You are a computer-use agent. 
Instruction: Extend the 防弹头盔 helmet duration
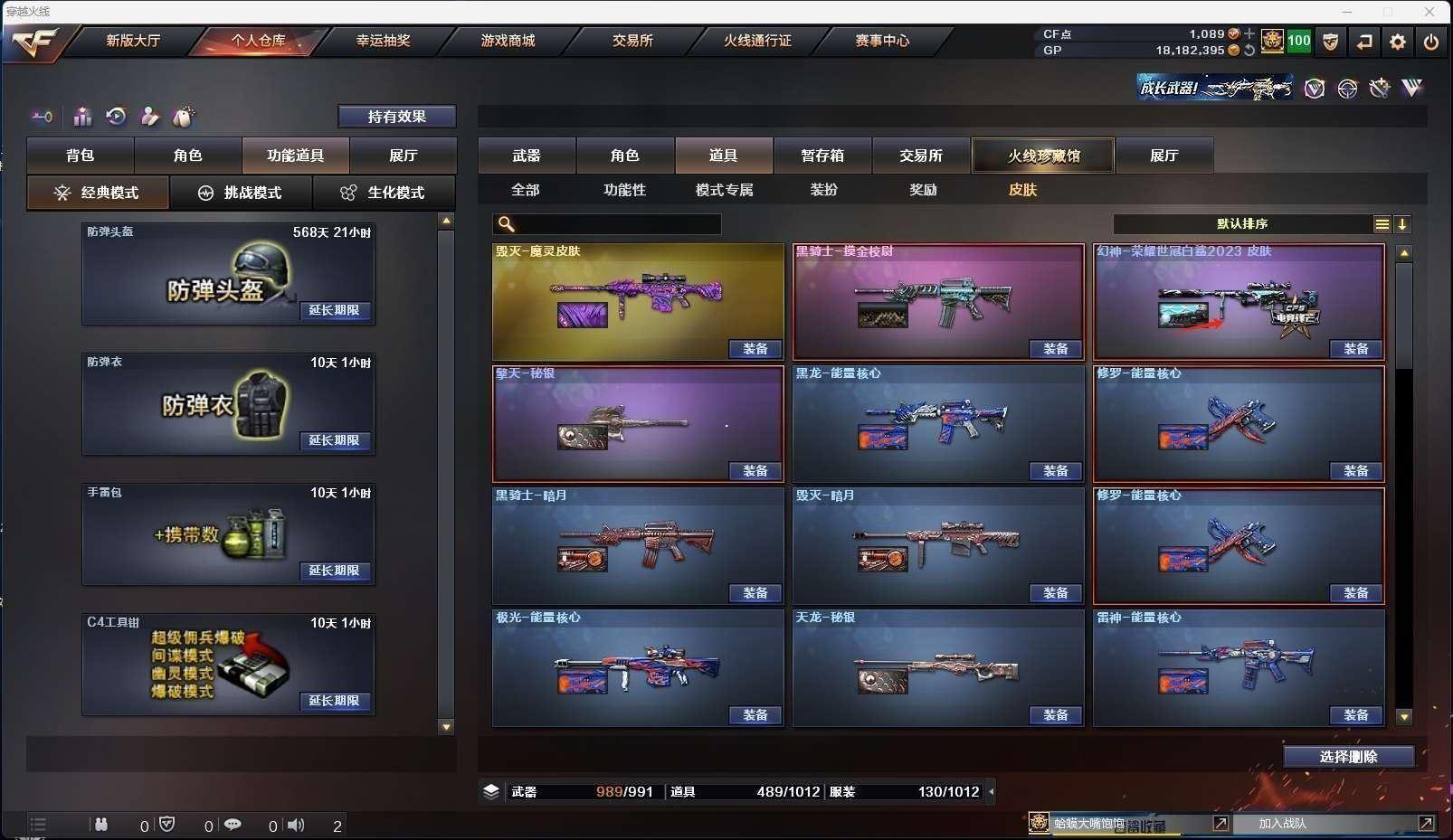[x=335, y=310]
